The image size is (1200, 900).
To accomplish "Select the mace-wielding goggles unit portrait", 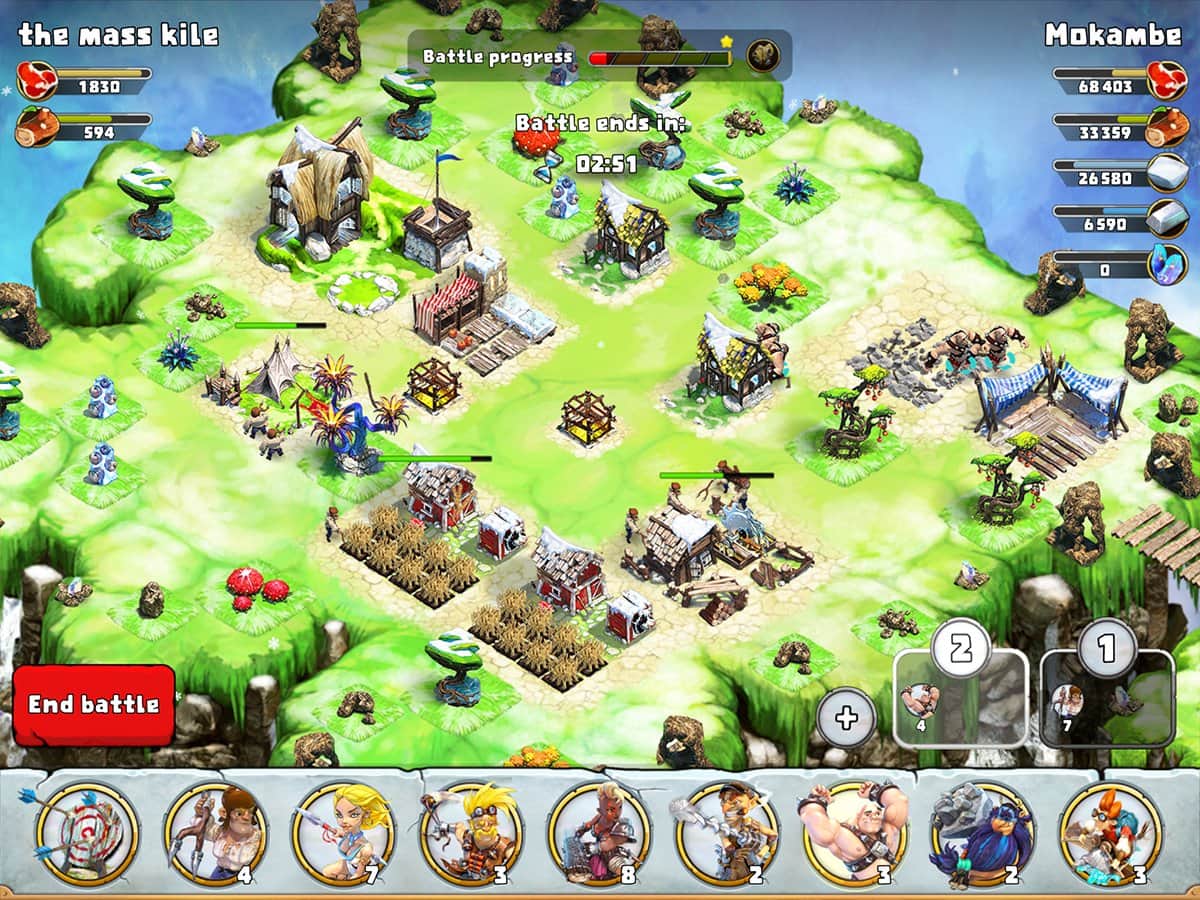I will coord(727,832).
